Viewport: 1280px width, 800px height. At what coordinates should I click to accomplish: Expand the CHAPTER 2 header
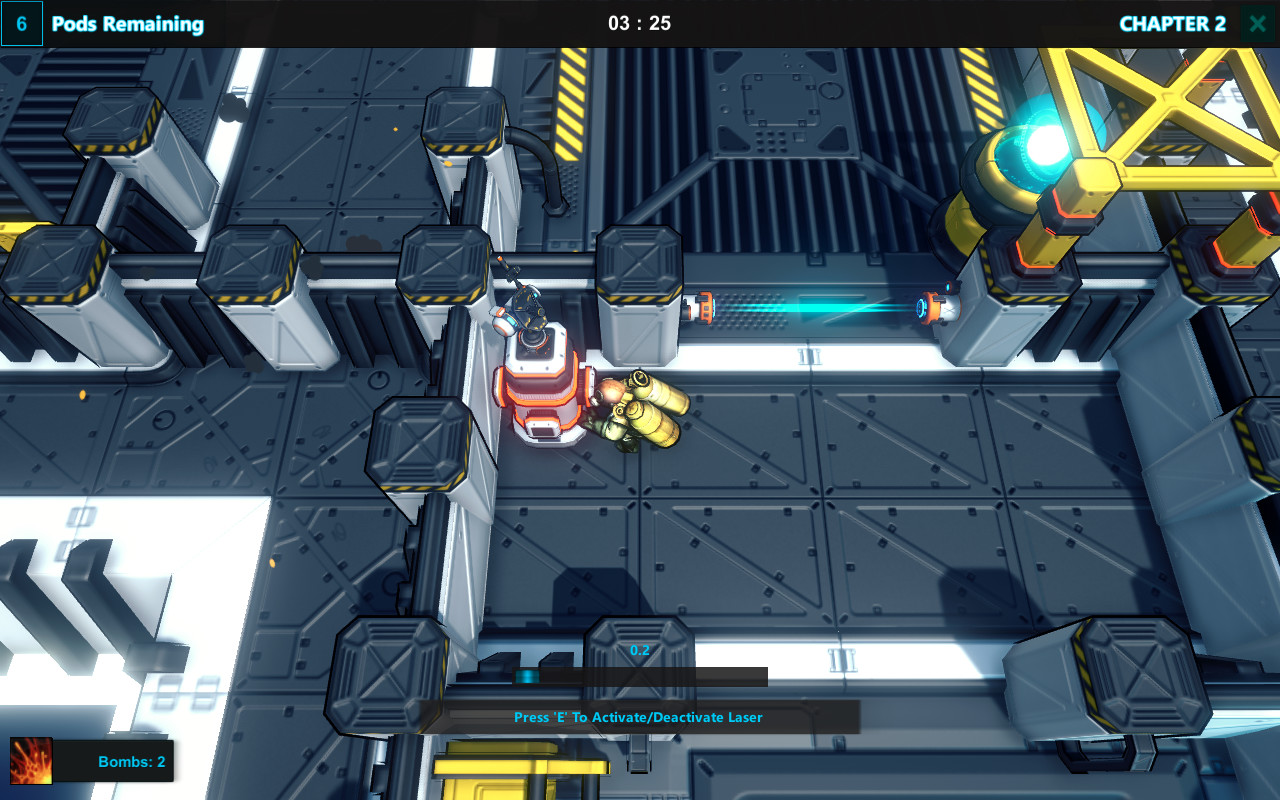tap(1171, 23)
